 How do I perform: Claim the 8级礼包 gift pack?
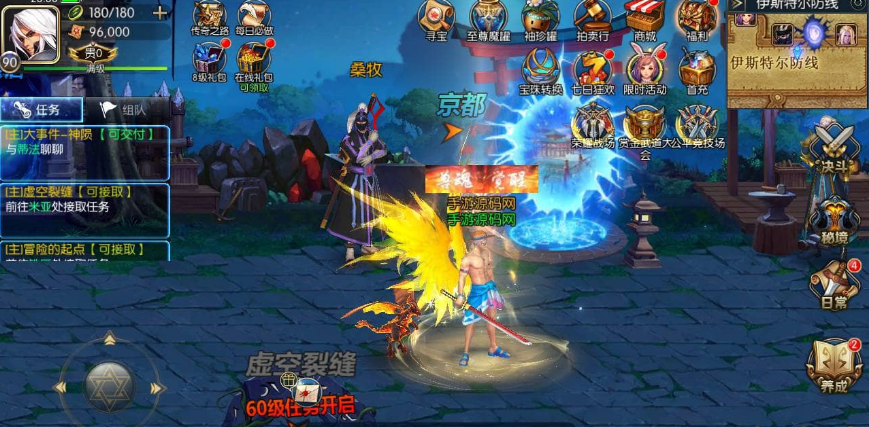point(209,60)
